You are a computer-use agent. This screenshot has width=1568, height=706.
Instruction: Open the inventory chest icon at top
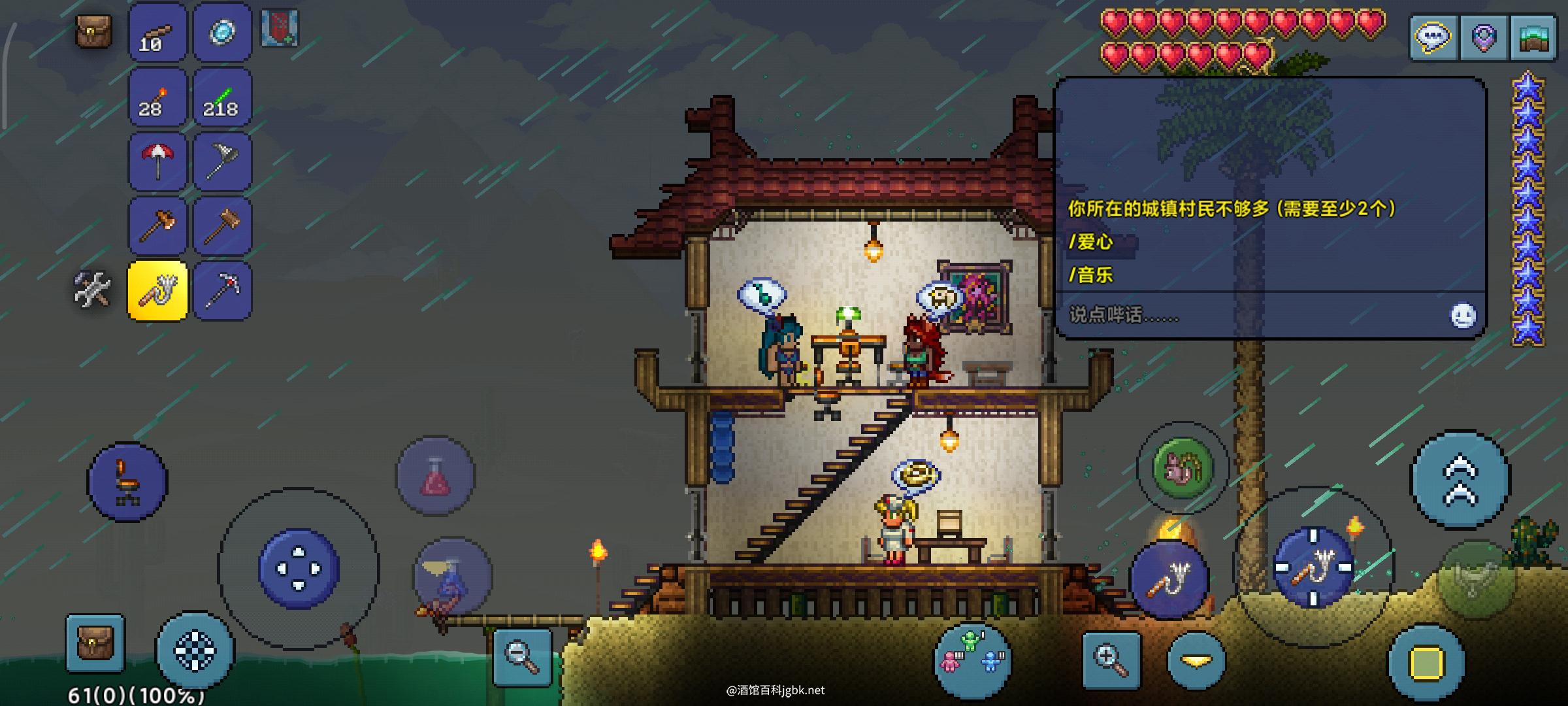click(x=94, y=31)
